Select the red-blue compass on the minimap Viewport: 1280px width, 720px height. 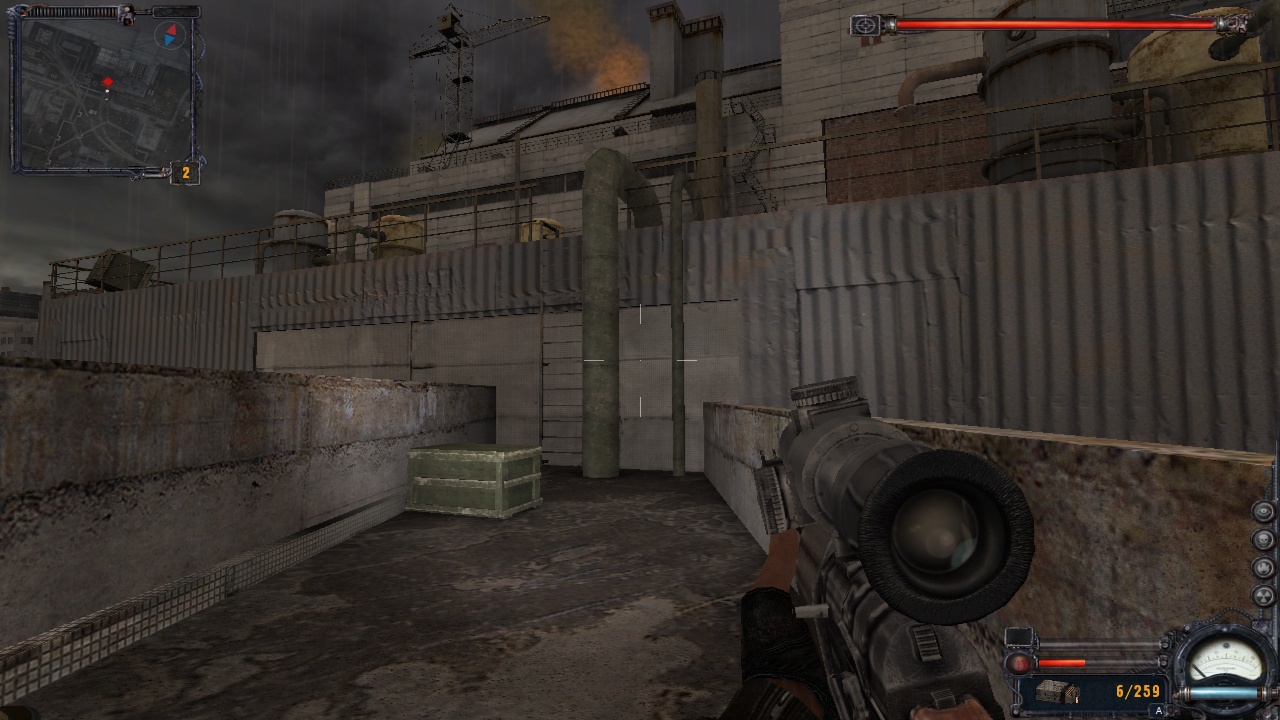tap(170, 34)
